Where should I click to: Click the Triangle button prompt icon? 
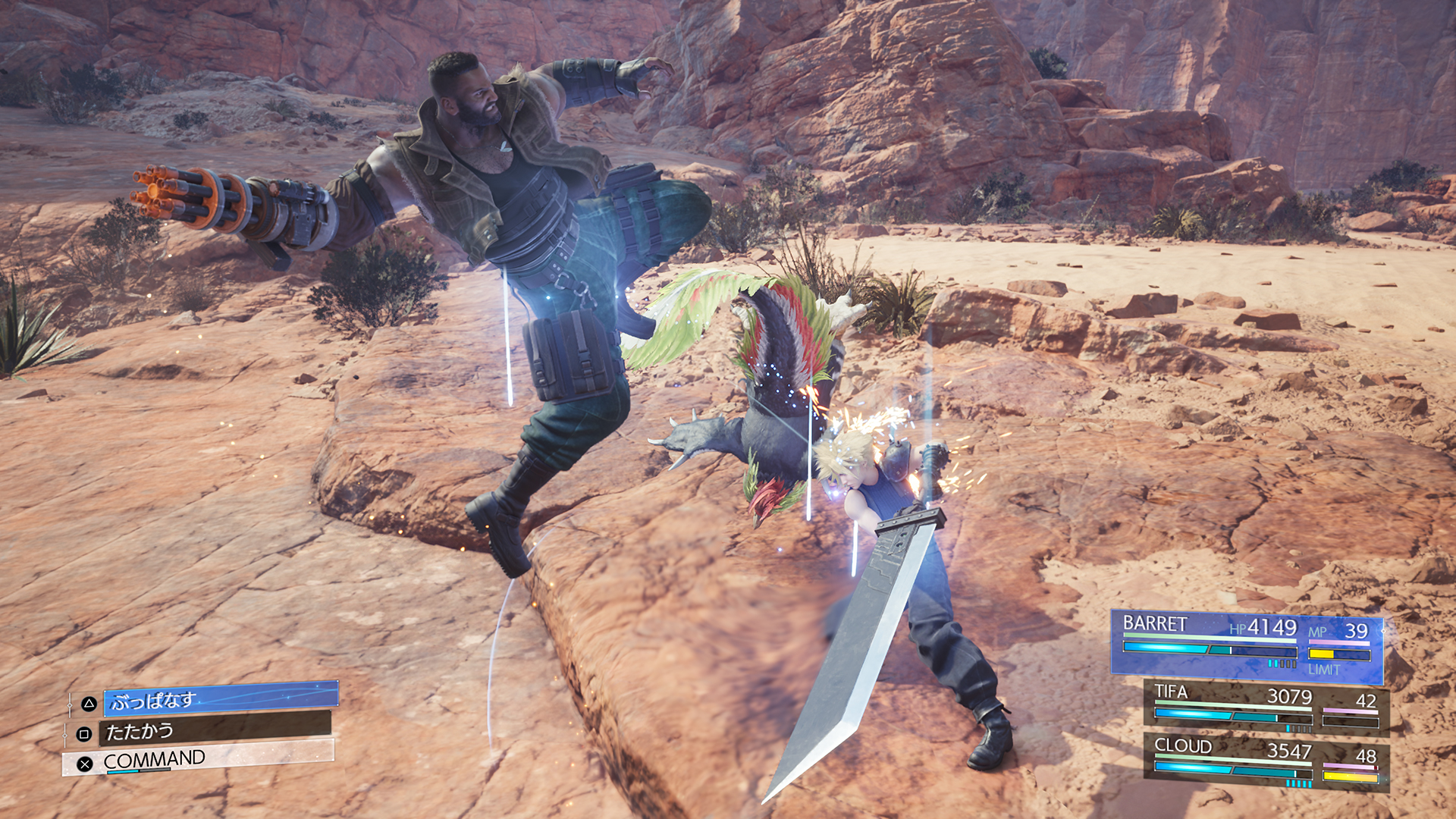click(x=88, y=704)
